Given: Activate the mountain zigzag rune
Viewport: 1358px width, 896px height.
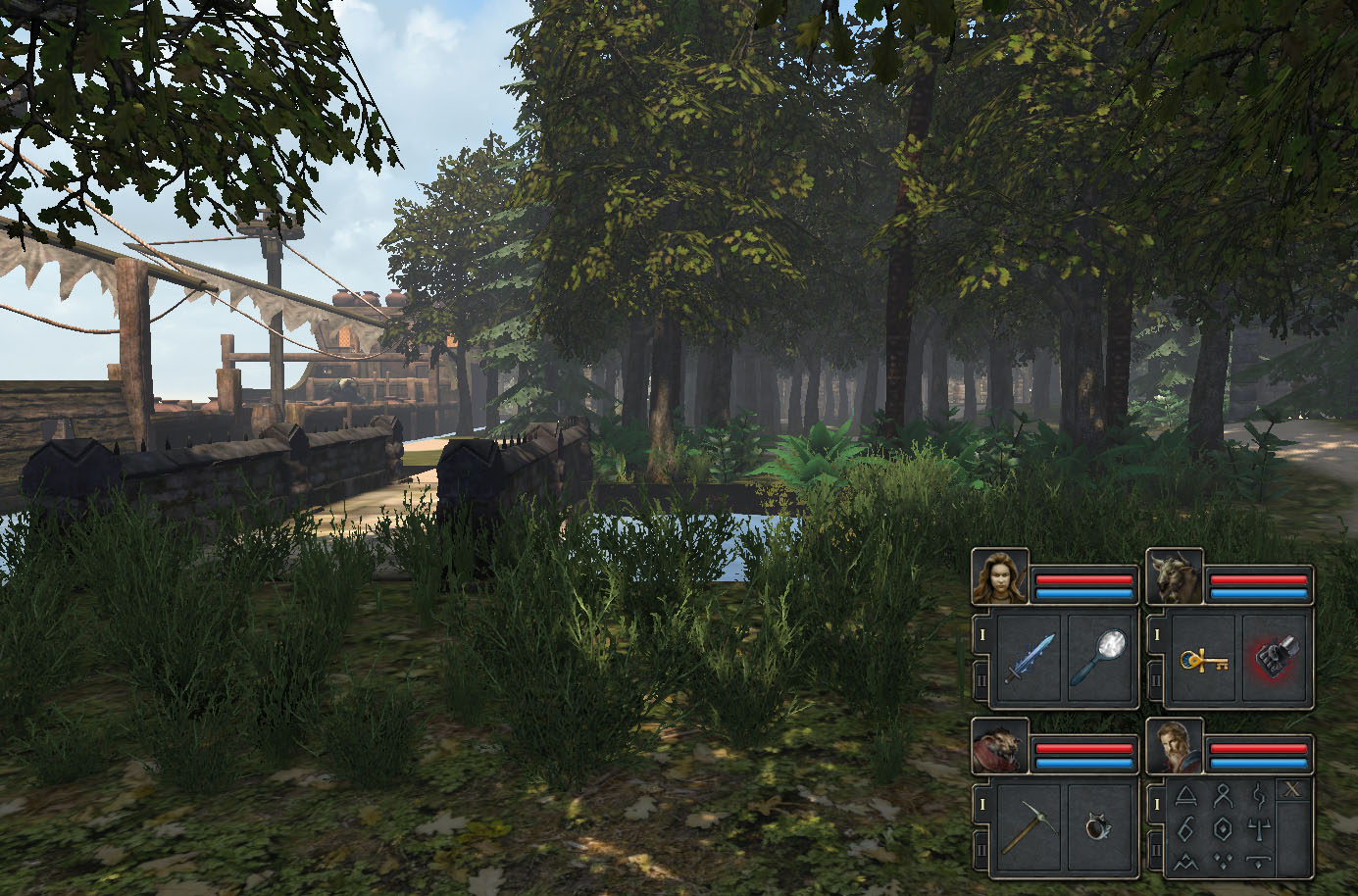Looking at the screenshot, I should [1186, 862].
